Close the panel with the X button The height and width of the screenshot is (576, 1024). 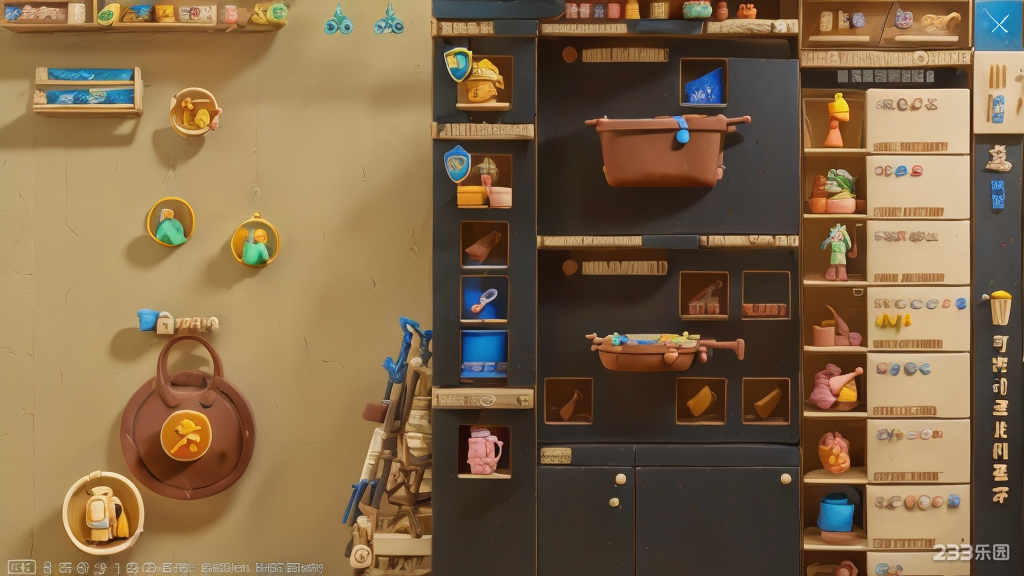(x=998, y=24)
